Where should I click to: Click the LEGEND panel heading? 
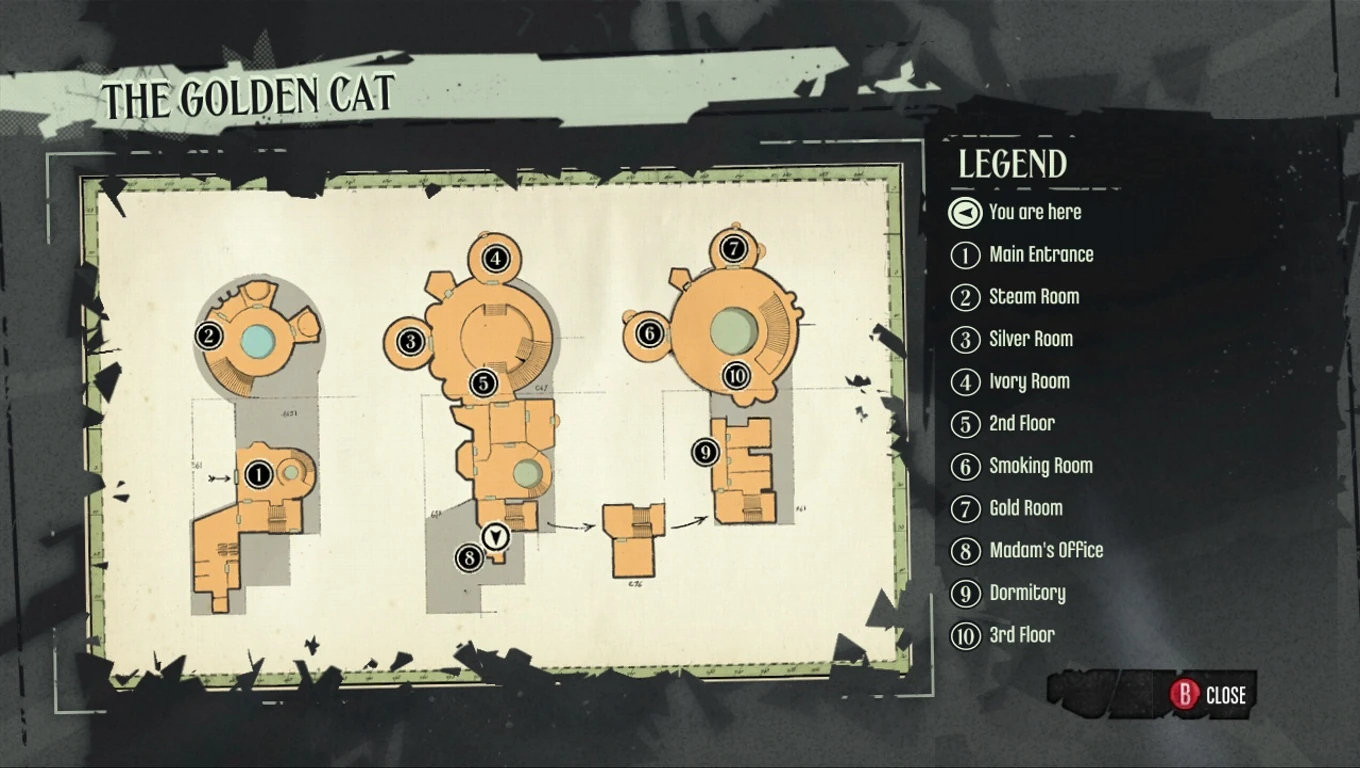(x=1013, y=164)
